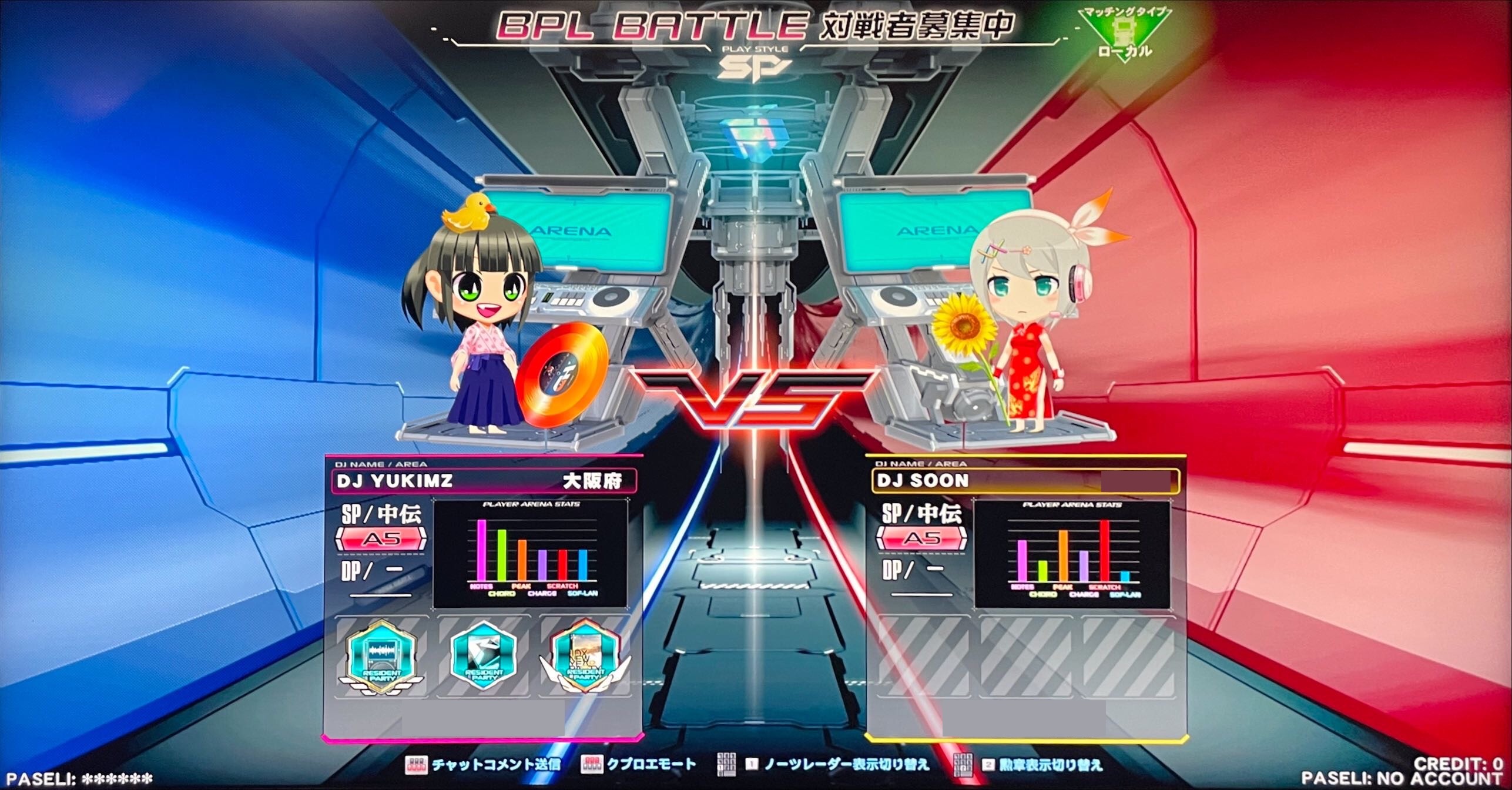
Task: Click the BPL BATTLE title banner
Action: 752,25
